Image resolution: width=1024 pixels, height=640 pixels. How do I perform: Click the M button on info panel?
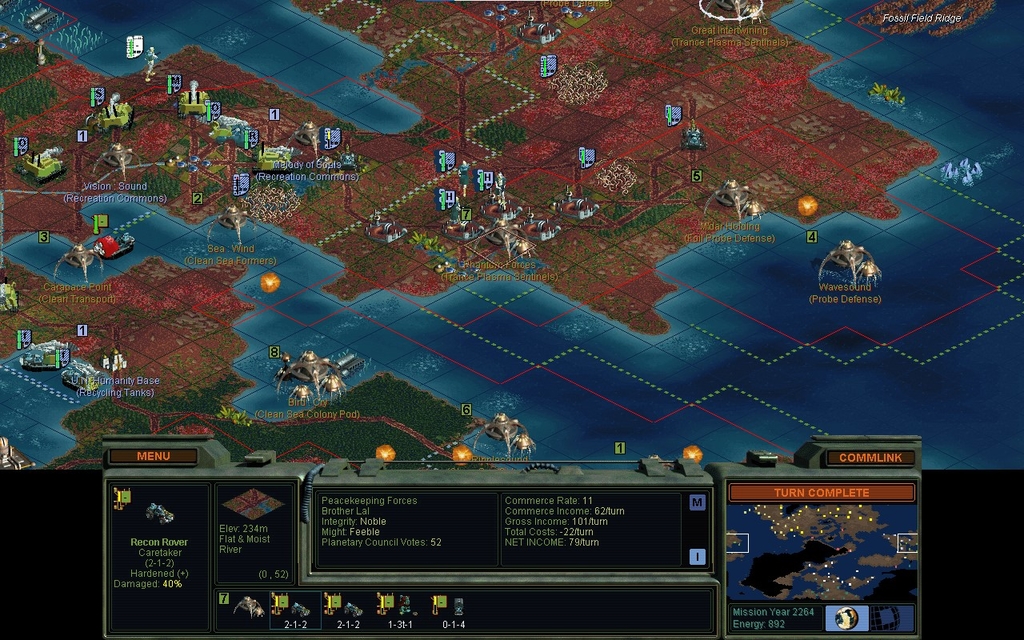click(x=697, y=503)
